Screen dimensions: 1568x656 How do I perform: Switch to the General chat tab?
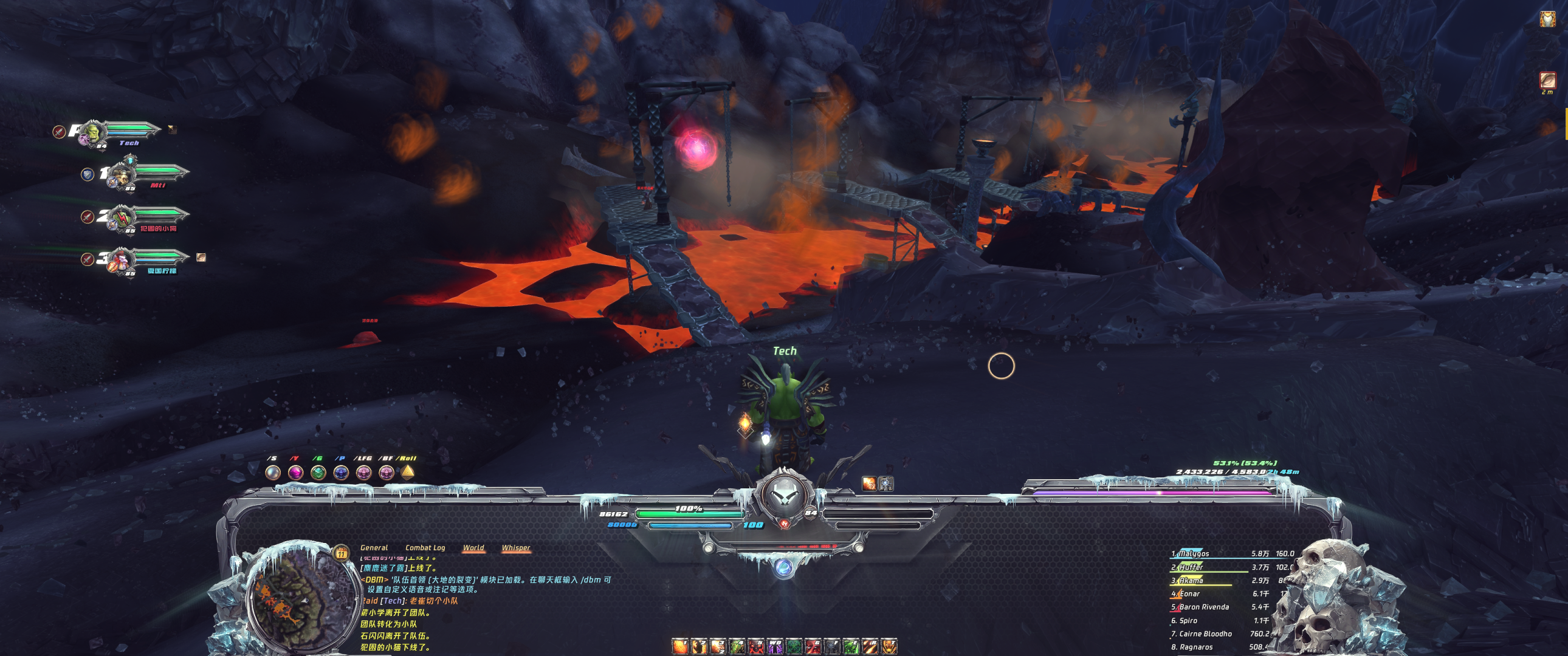(x=374, y=548)
